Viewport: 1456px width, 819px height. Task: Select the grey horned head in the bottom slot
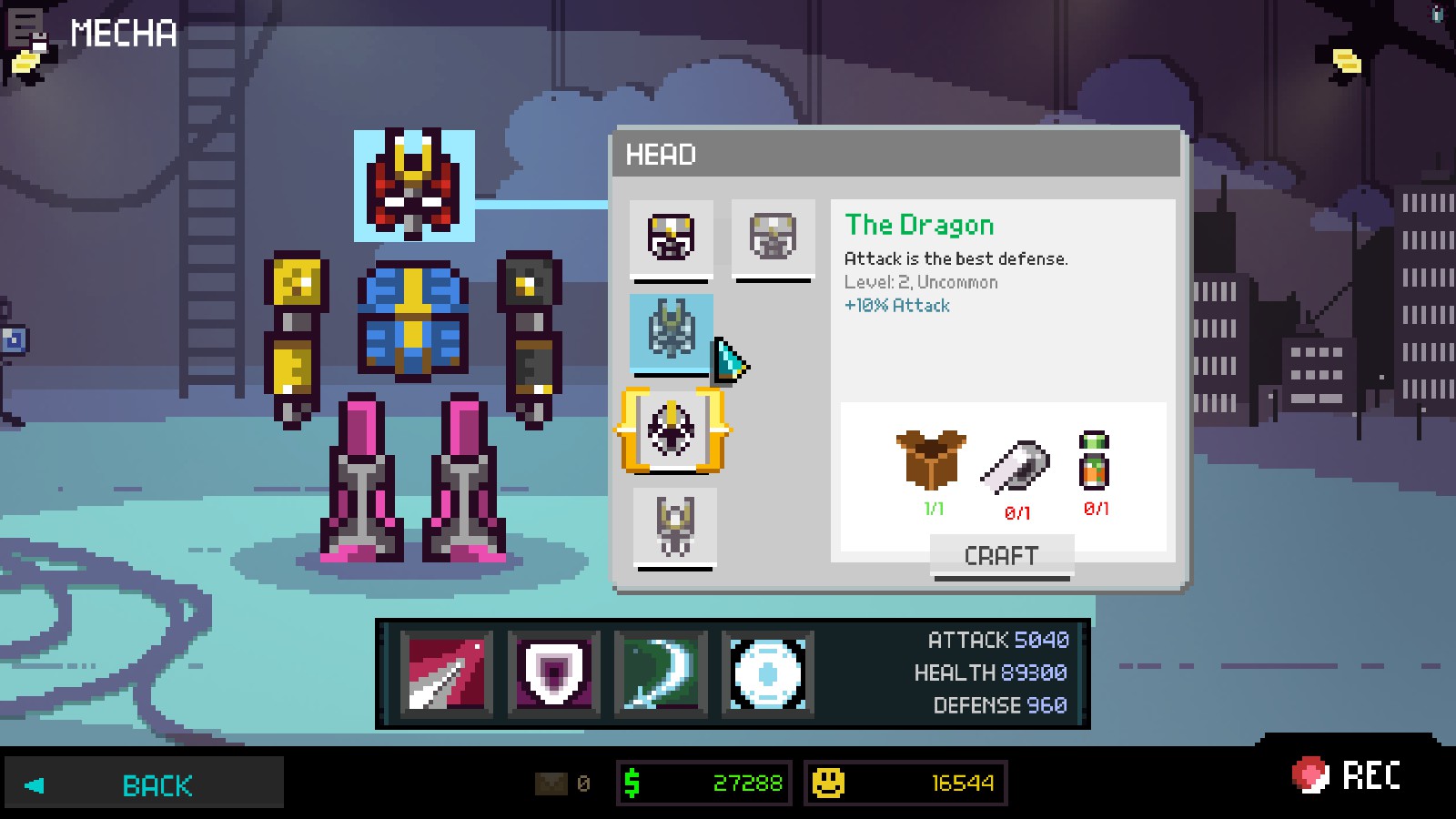674,526
